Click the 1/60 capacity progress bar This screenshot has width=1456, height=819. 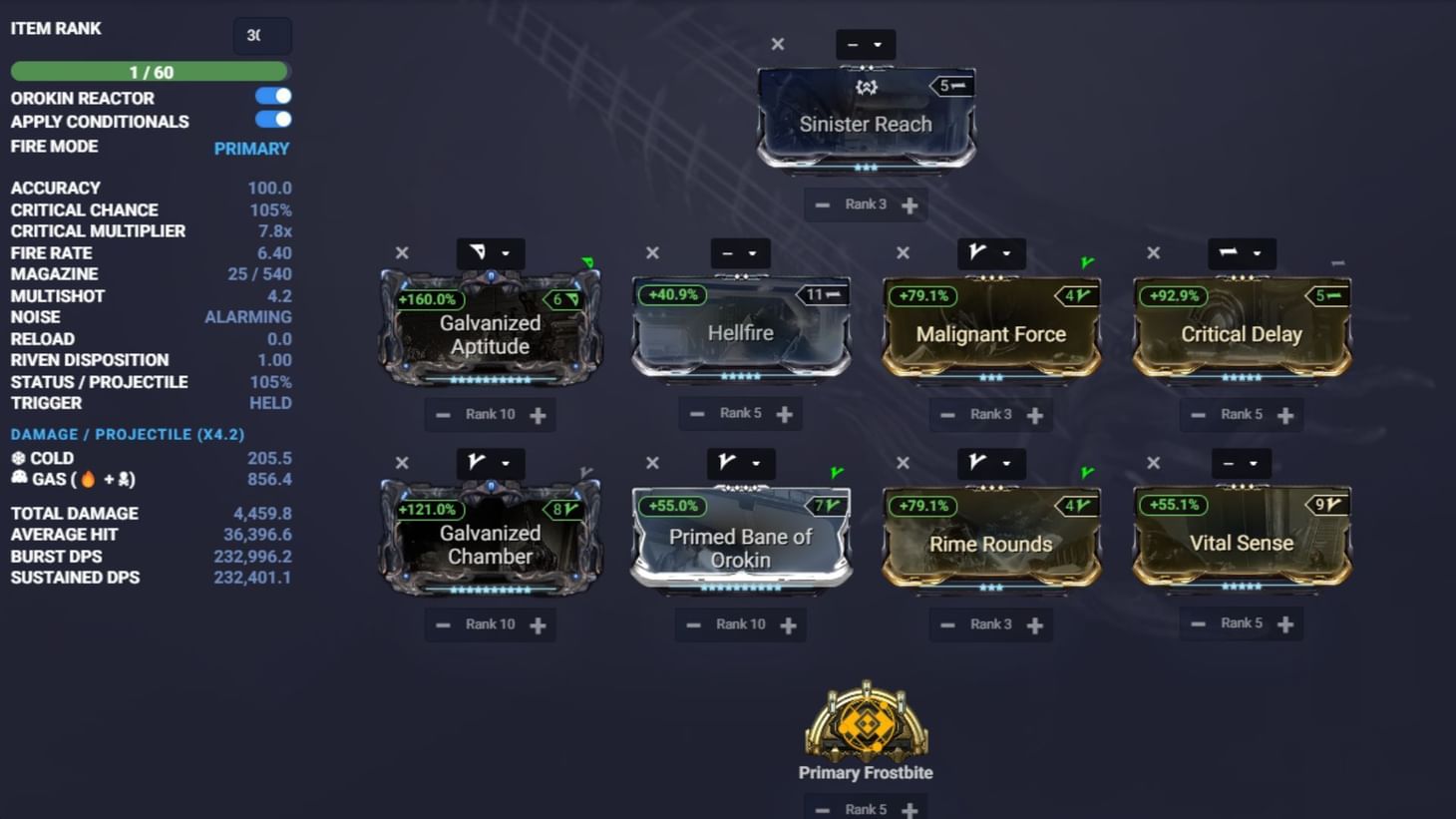pyautogui.click(x=150, y=71)
